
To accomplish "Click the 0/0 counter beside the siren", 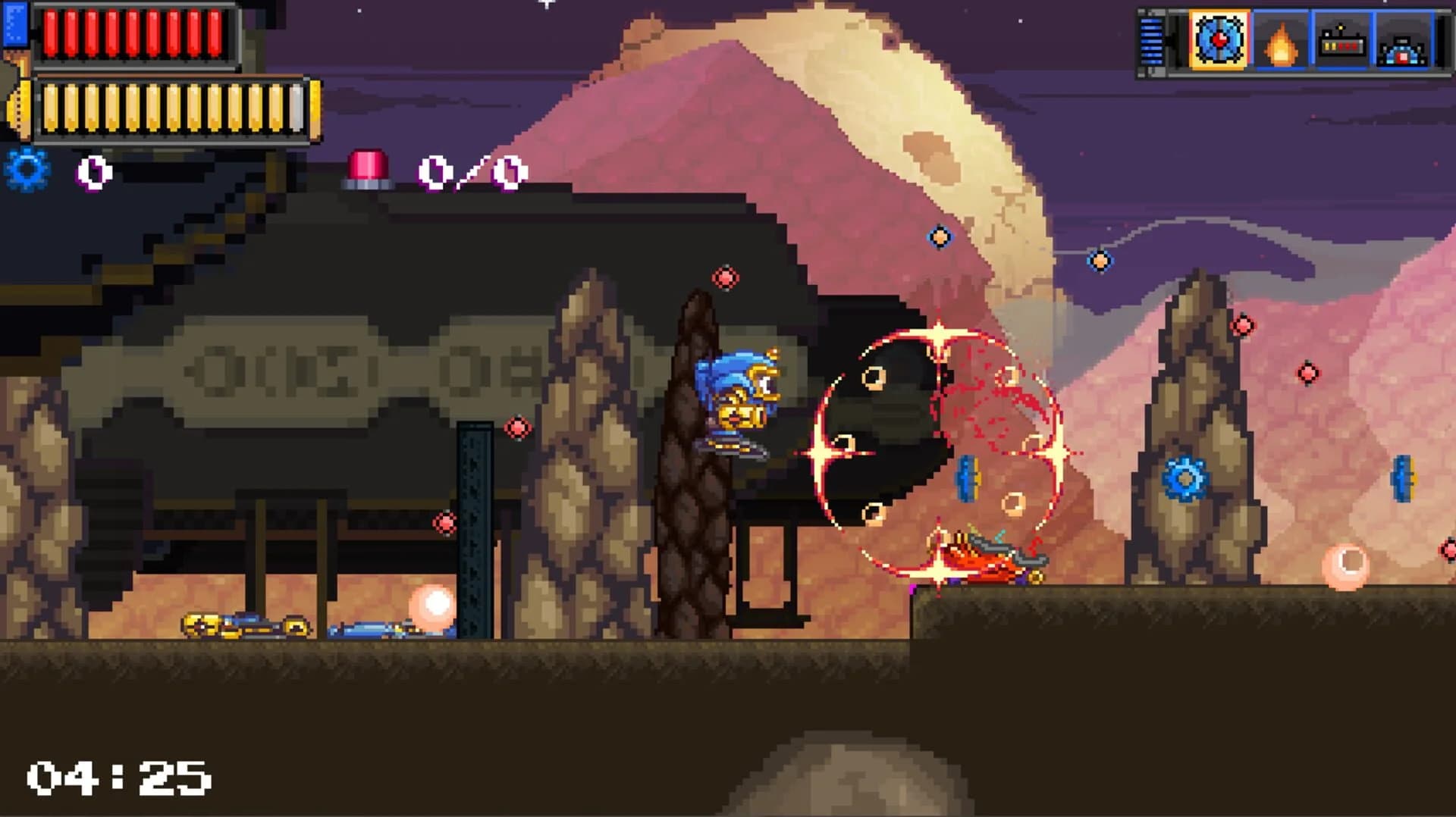I will 472,171.
